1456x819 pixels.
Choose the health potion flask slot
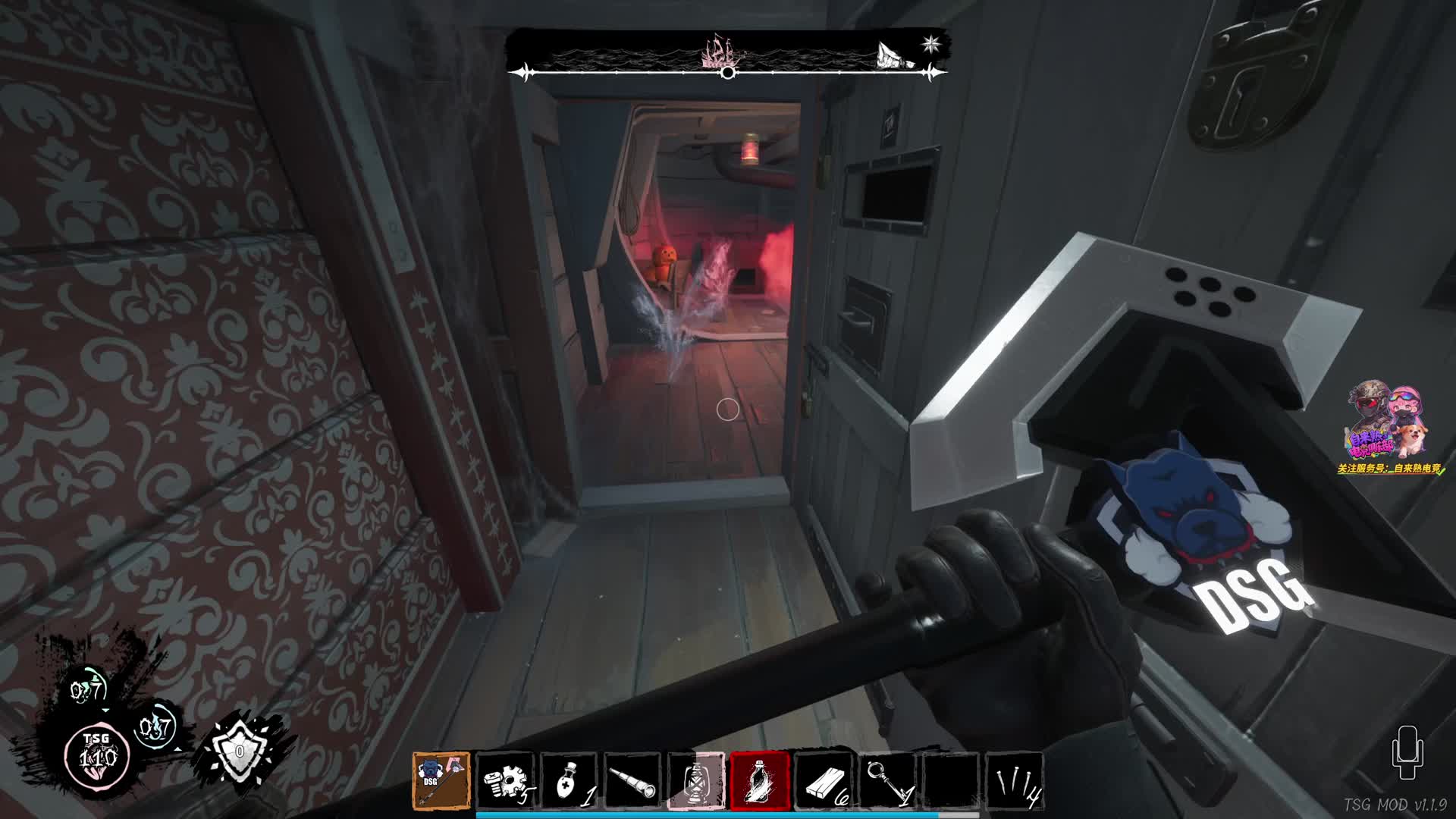[570, 781]
